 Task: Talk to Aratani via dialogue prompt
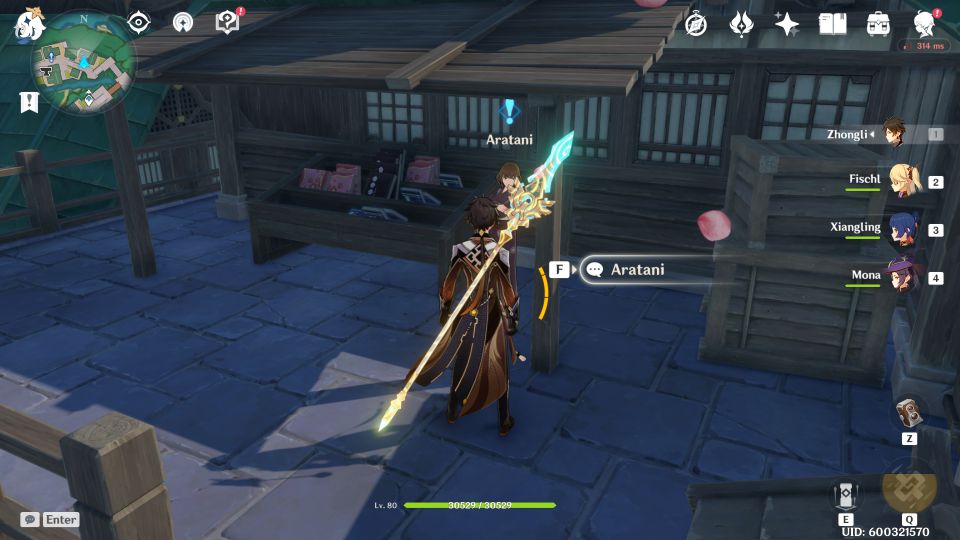coord(638,269)
